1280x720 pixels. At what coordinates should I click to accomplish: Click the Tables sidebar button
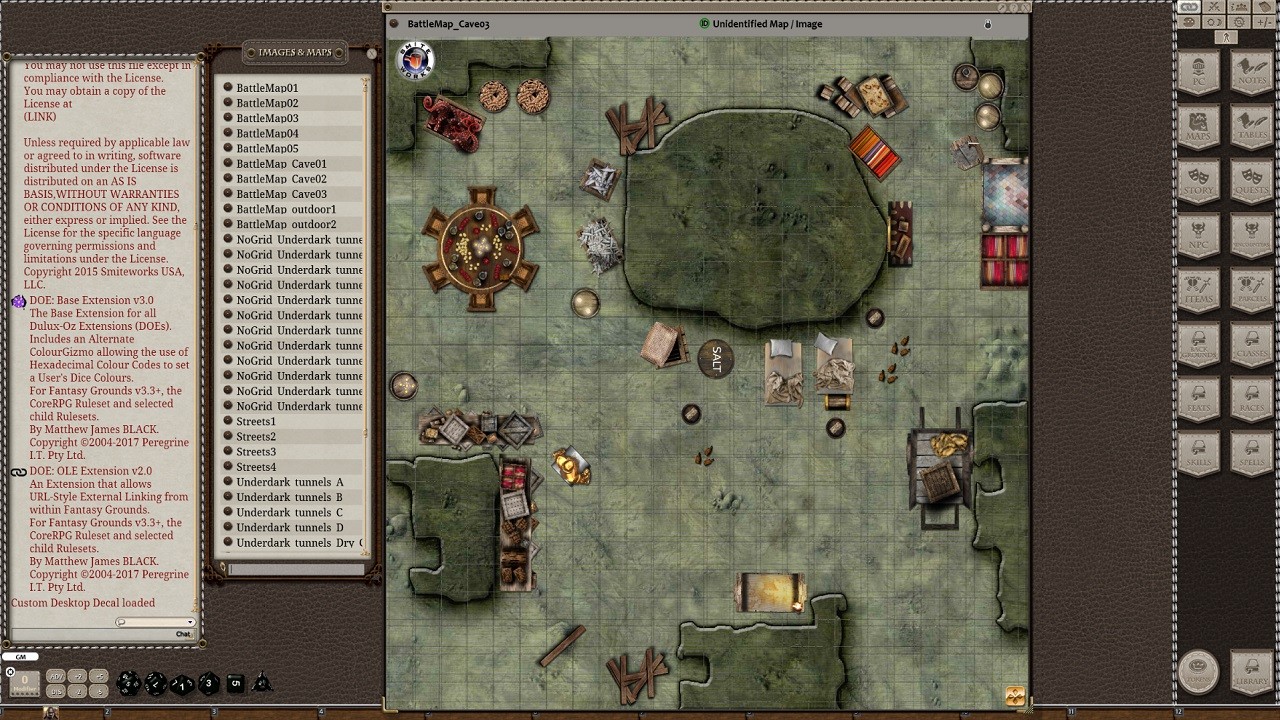tap(1251, 127)
